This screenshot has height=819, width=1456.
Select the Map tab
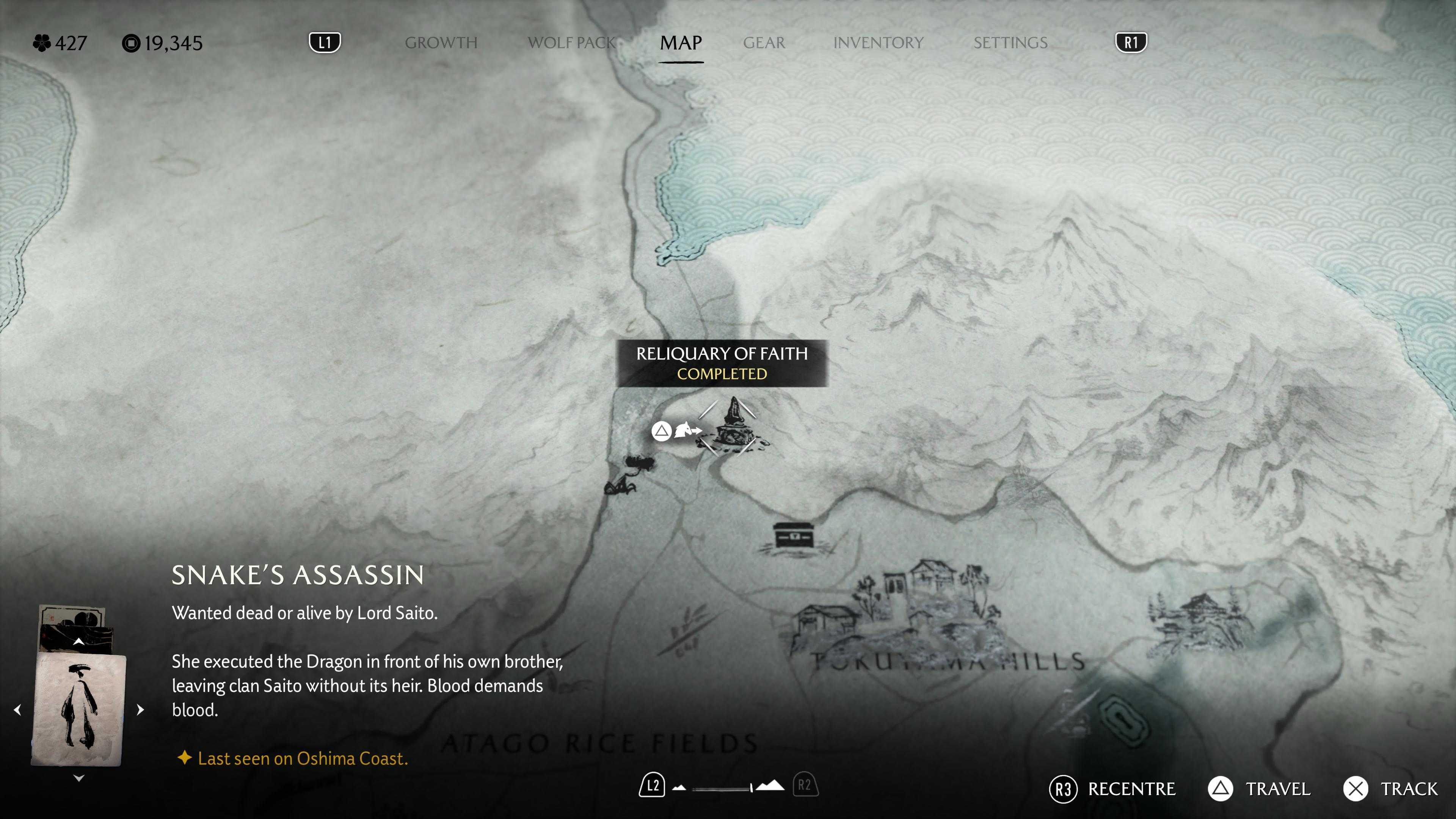(x=681, y=43)
